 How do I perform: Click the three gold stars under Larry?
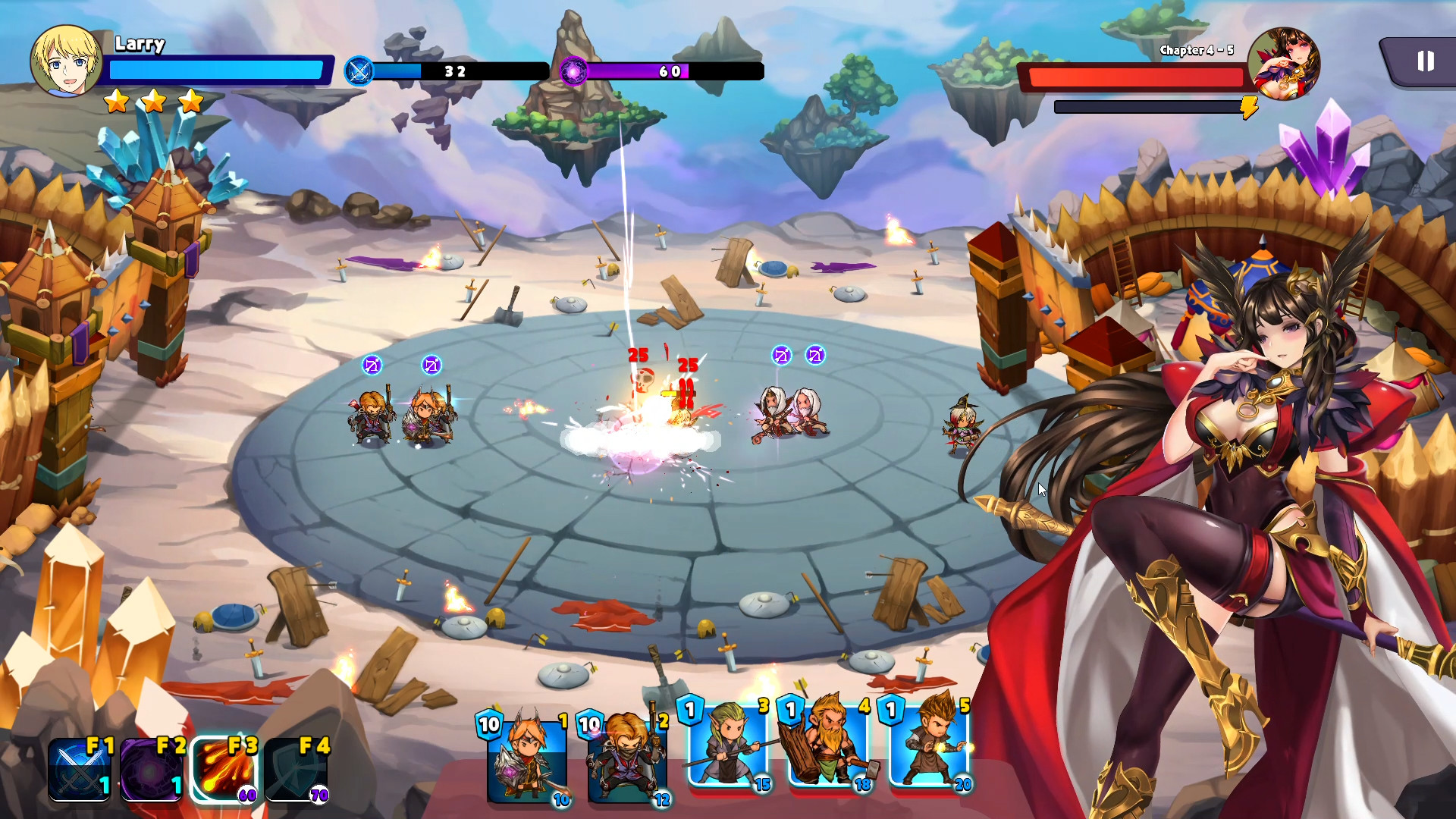coord(154,101)
